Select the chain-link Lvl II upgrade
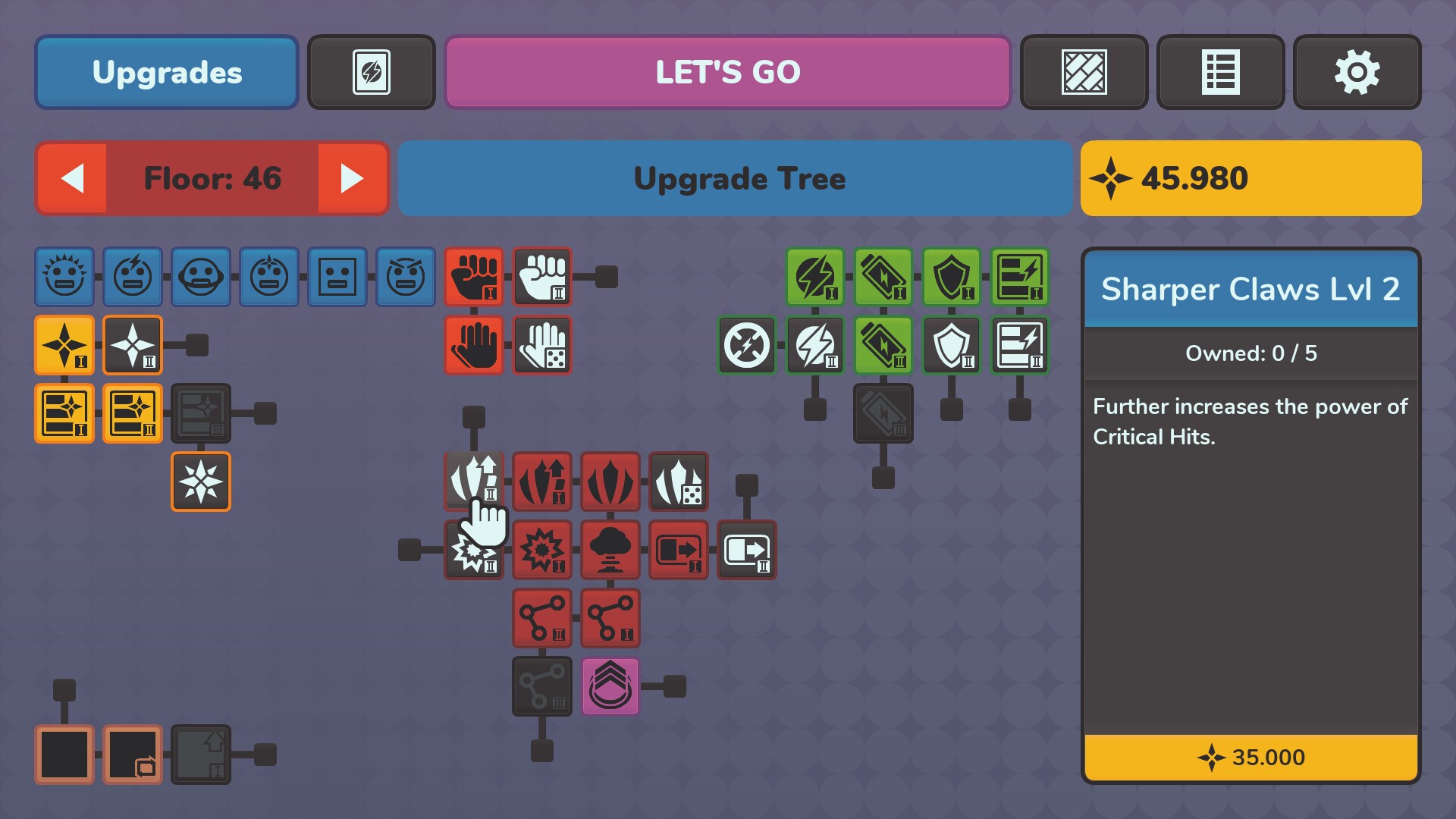Image resolution: width=1456 pixels, height=819 pixels. coord(541,618)
